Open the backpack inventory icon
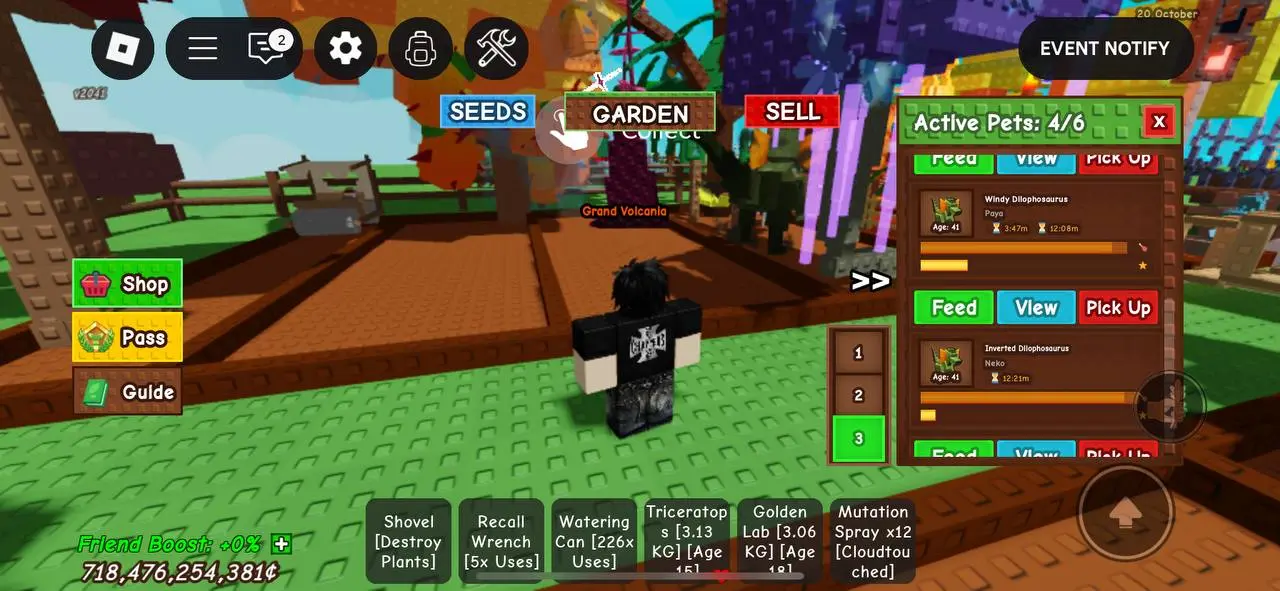 pos(421,48)
